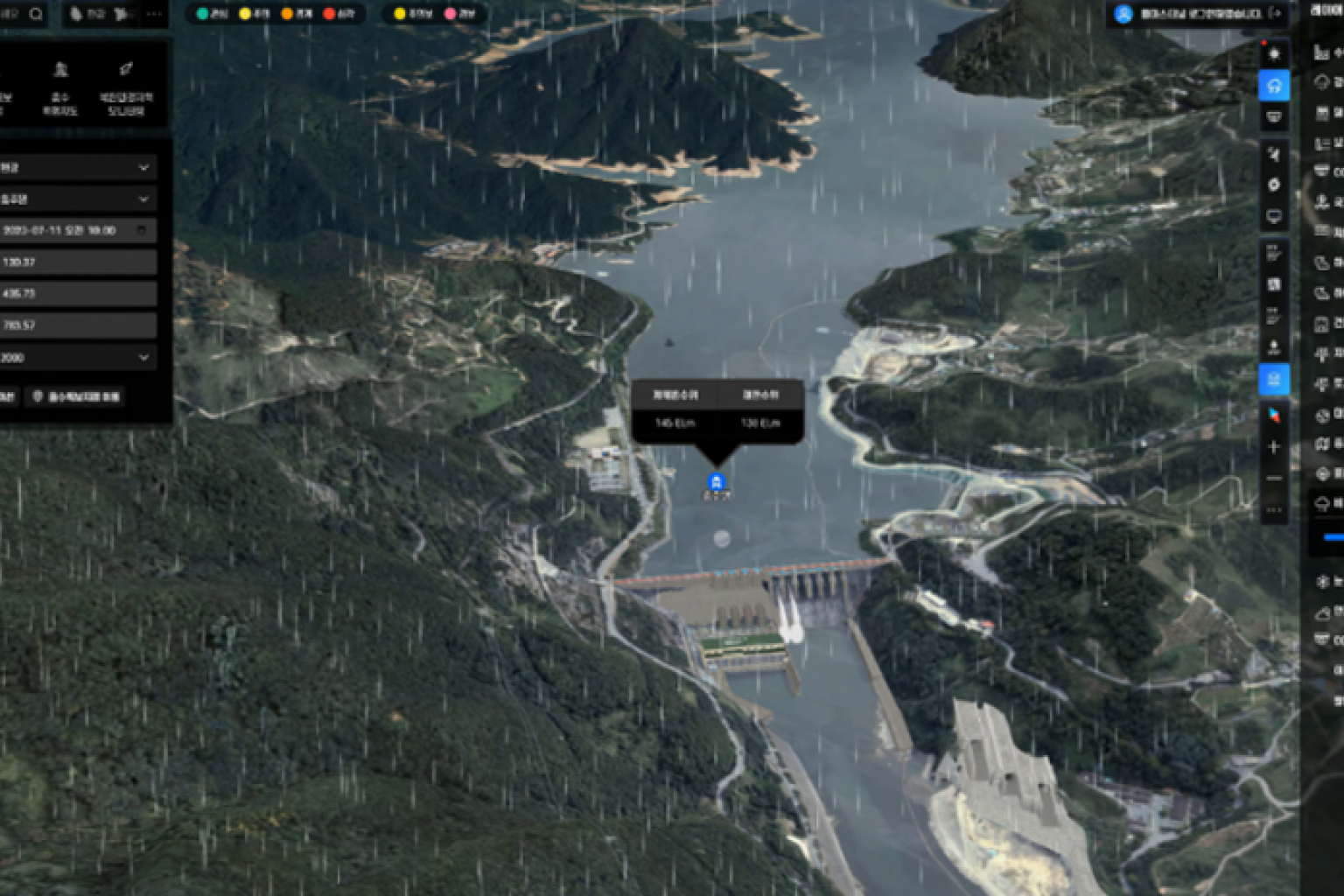Select the sun weather button
Screen dimensions: 1344x896
(1274, 54)
